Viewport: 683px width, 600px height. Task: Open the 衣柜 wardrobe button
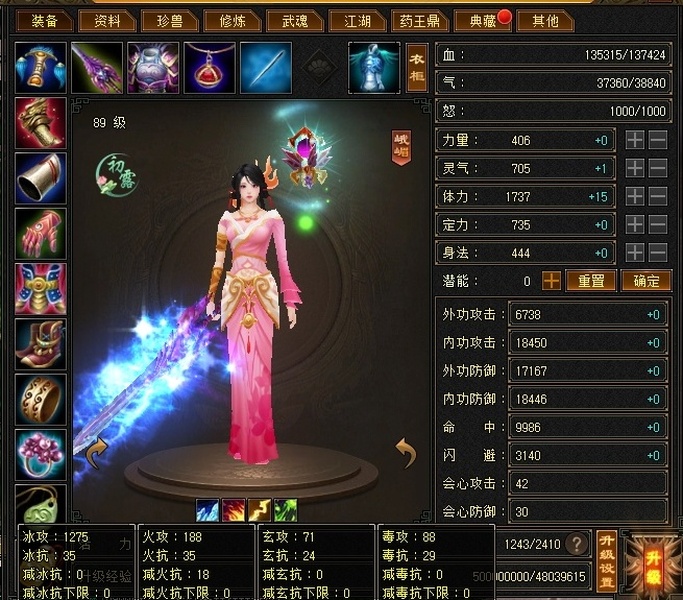click(417, 66)
